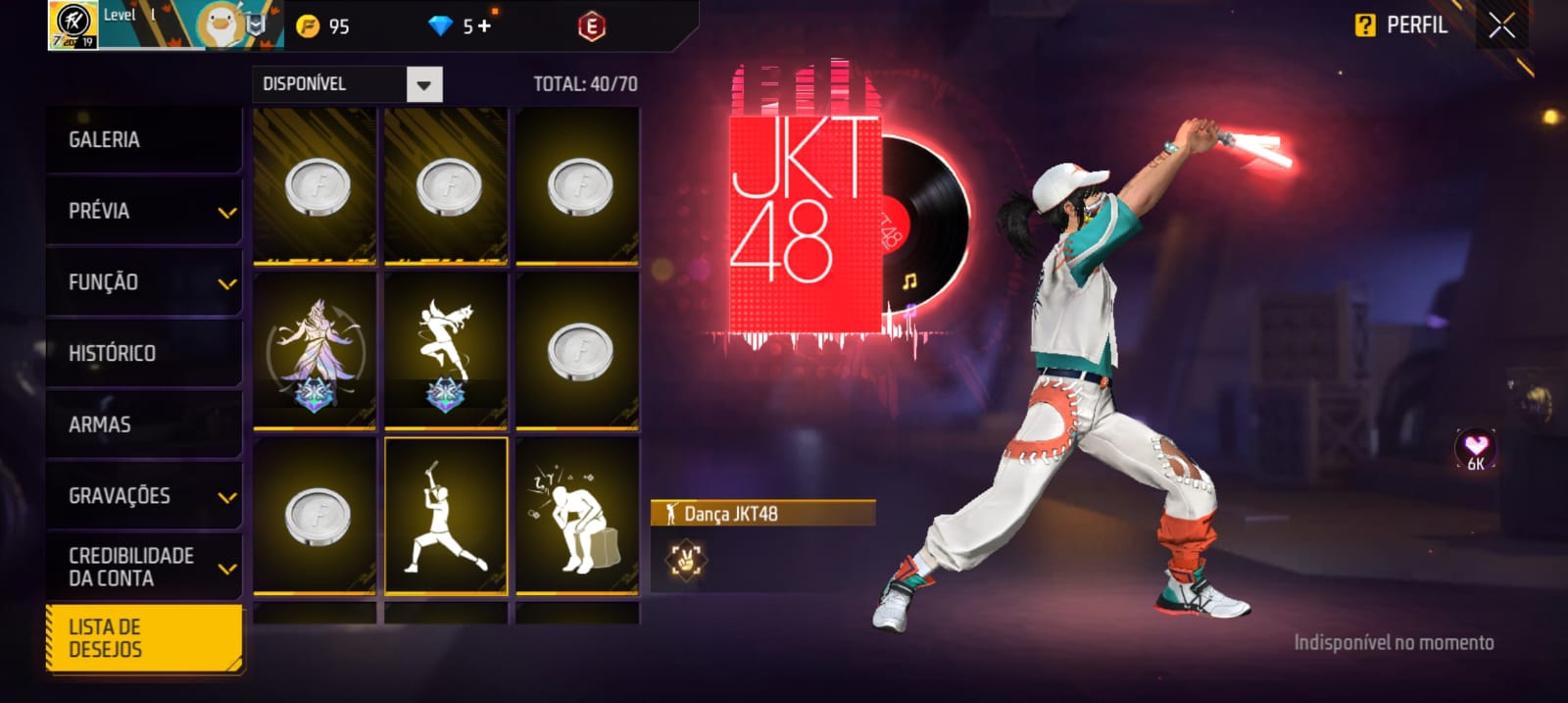This screenshot has height=703, width=1568.
Task: Select the fox-spirit dancer emote tile
Action: tap(315, 351)
